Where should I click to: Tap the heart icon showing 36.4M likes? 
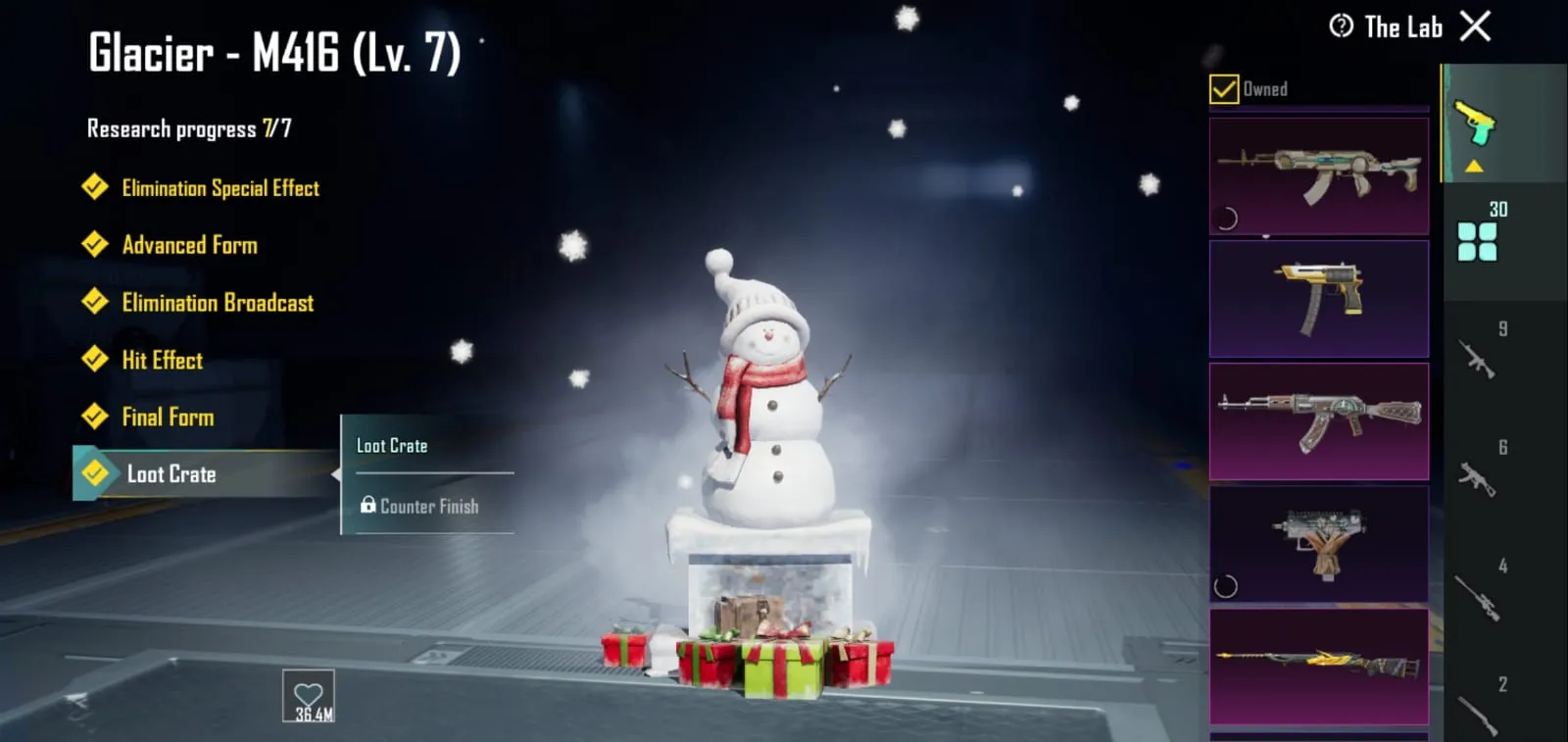[x=307, y=696]
